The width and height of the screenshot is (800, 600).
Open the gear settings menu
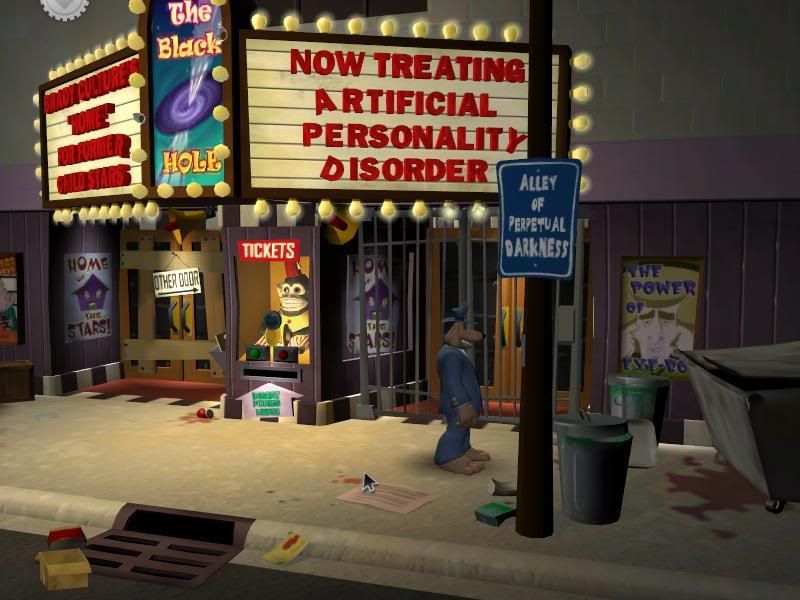tap(64, 6)
